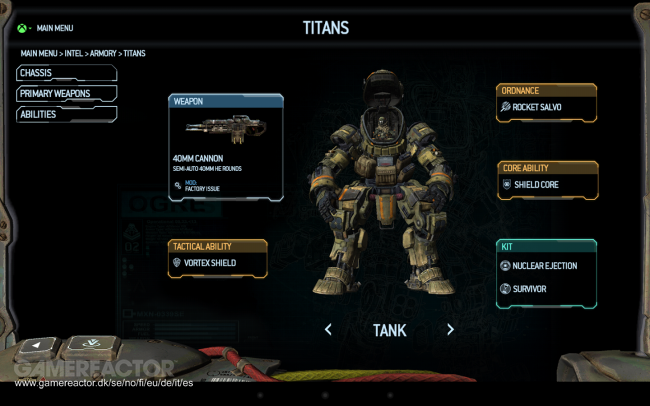Image resolution: width=650 pixels, height=406 pixels.
Task: Select the 40mm Cannon weapon card
Action: [226, 148]
